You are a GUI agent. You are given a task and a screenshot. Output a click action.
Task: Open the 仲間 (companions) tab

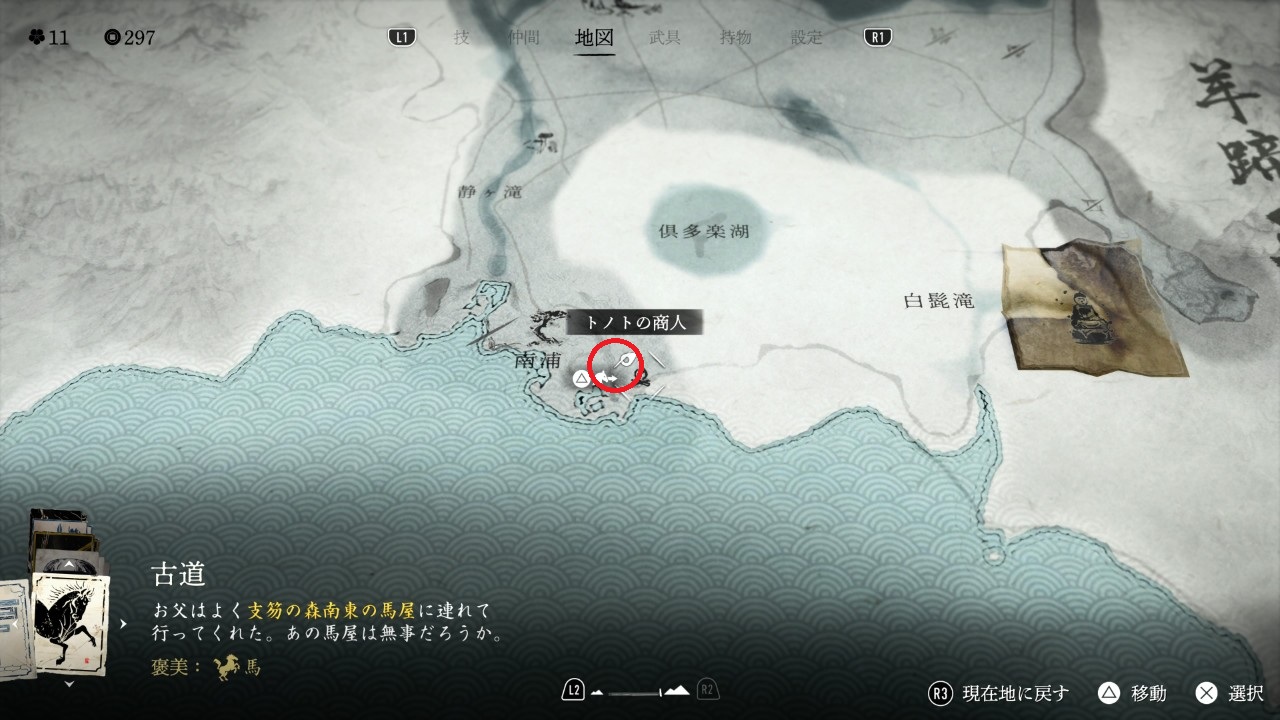pos(523,38)
